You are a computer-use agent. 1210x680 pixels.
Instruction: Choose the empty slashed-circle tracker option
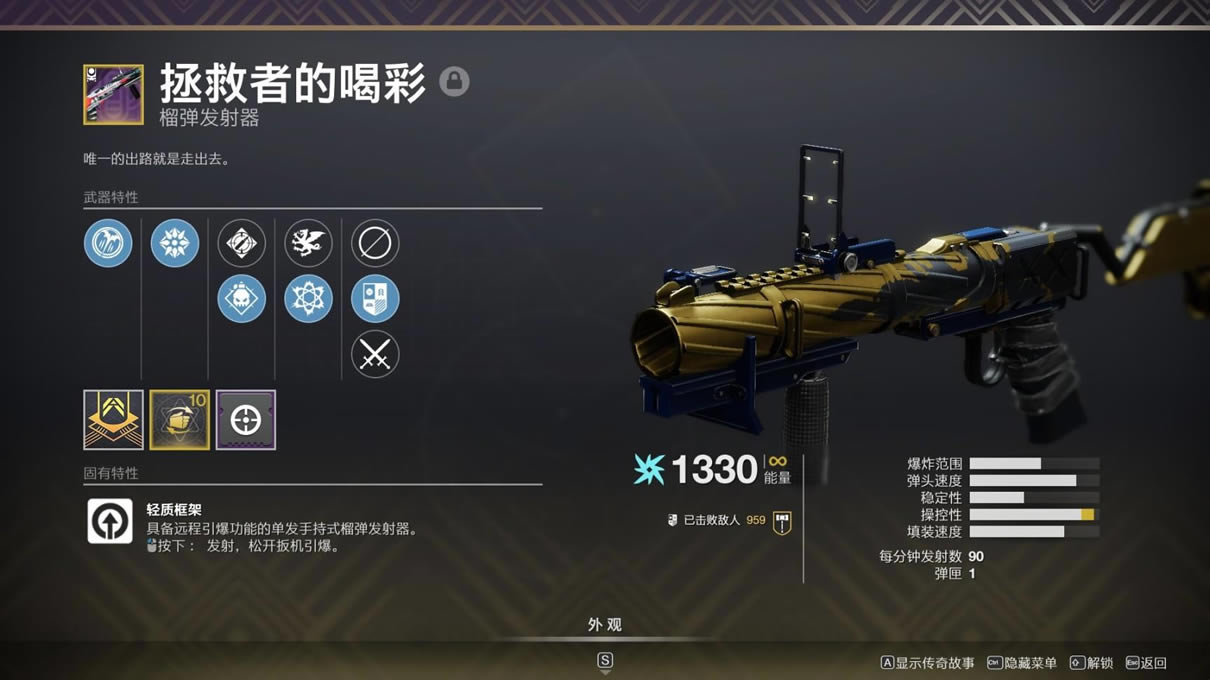375,243
